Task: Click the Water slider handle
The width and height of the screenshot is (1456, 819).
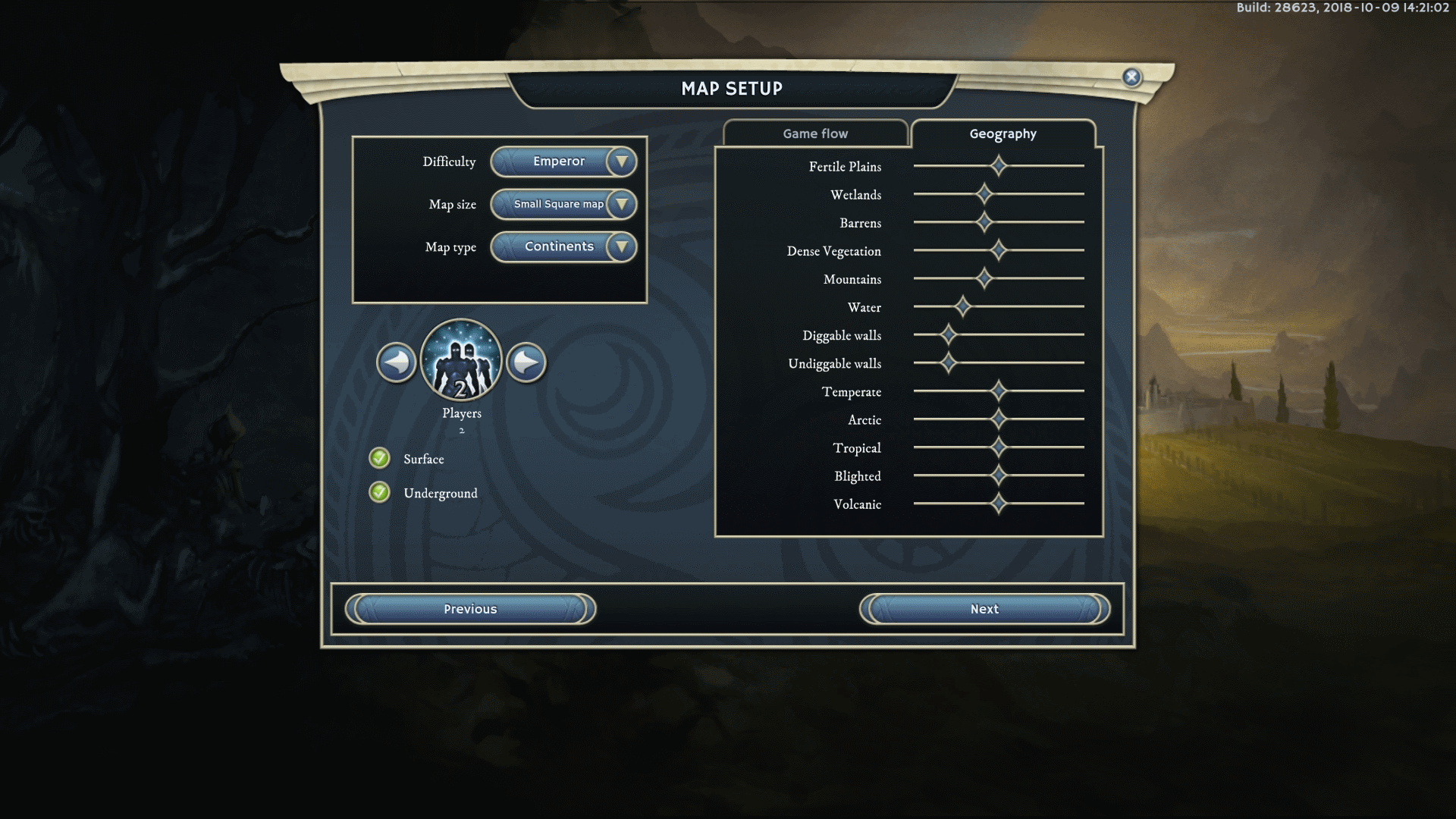Action: (x=962, y=306)
